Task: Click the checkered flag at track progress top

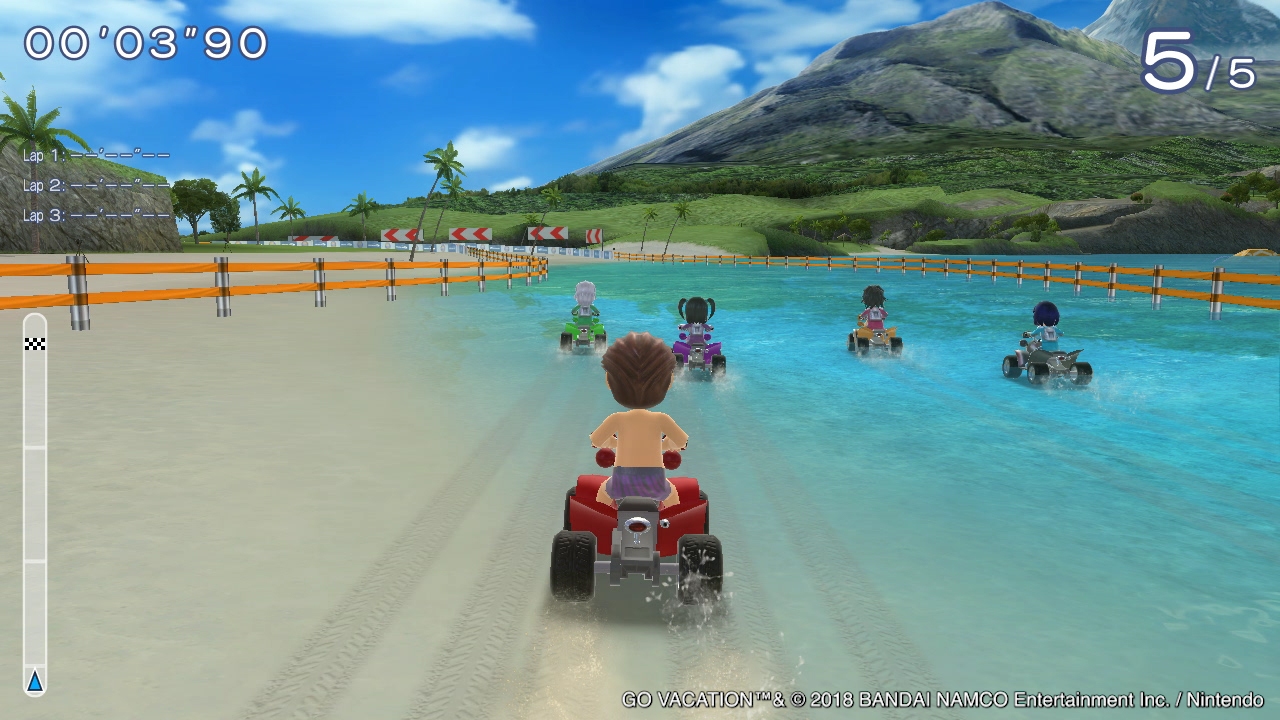Action: click(36, 347)
